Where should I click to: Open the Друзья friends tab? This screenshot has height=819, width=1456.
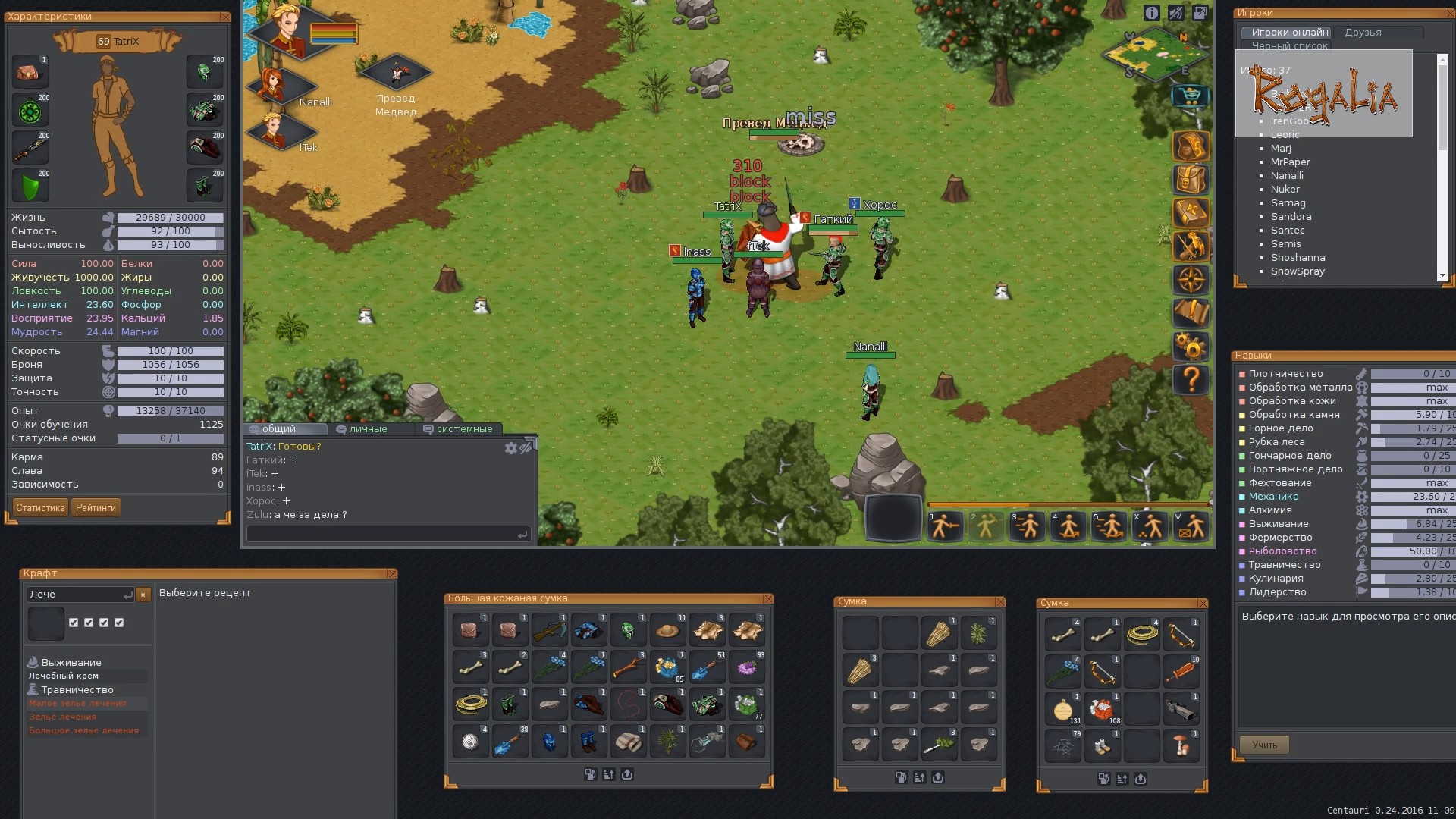pos(1363,33)
